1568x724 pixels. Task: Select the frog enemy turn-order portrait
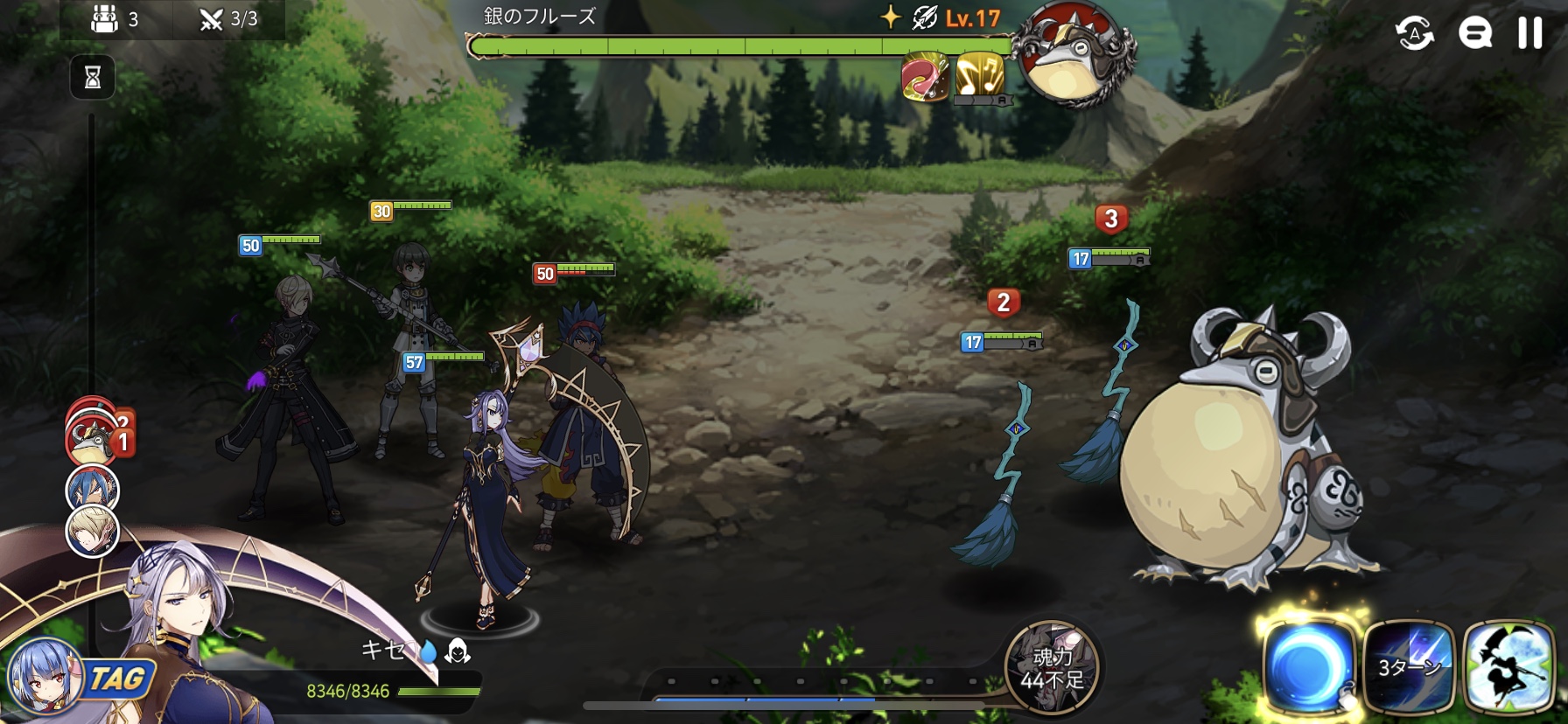tap(90, 440)
